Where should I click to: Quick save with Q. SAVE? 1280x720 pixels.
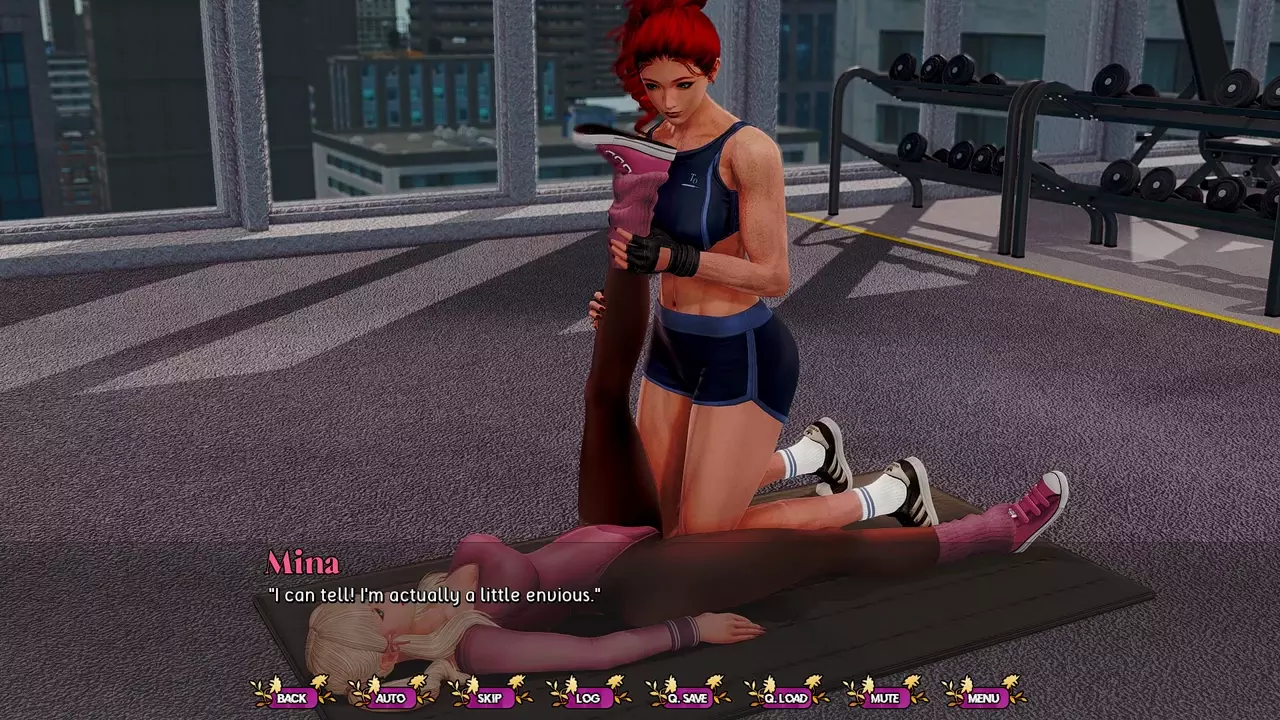point(687,698)
